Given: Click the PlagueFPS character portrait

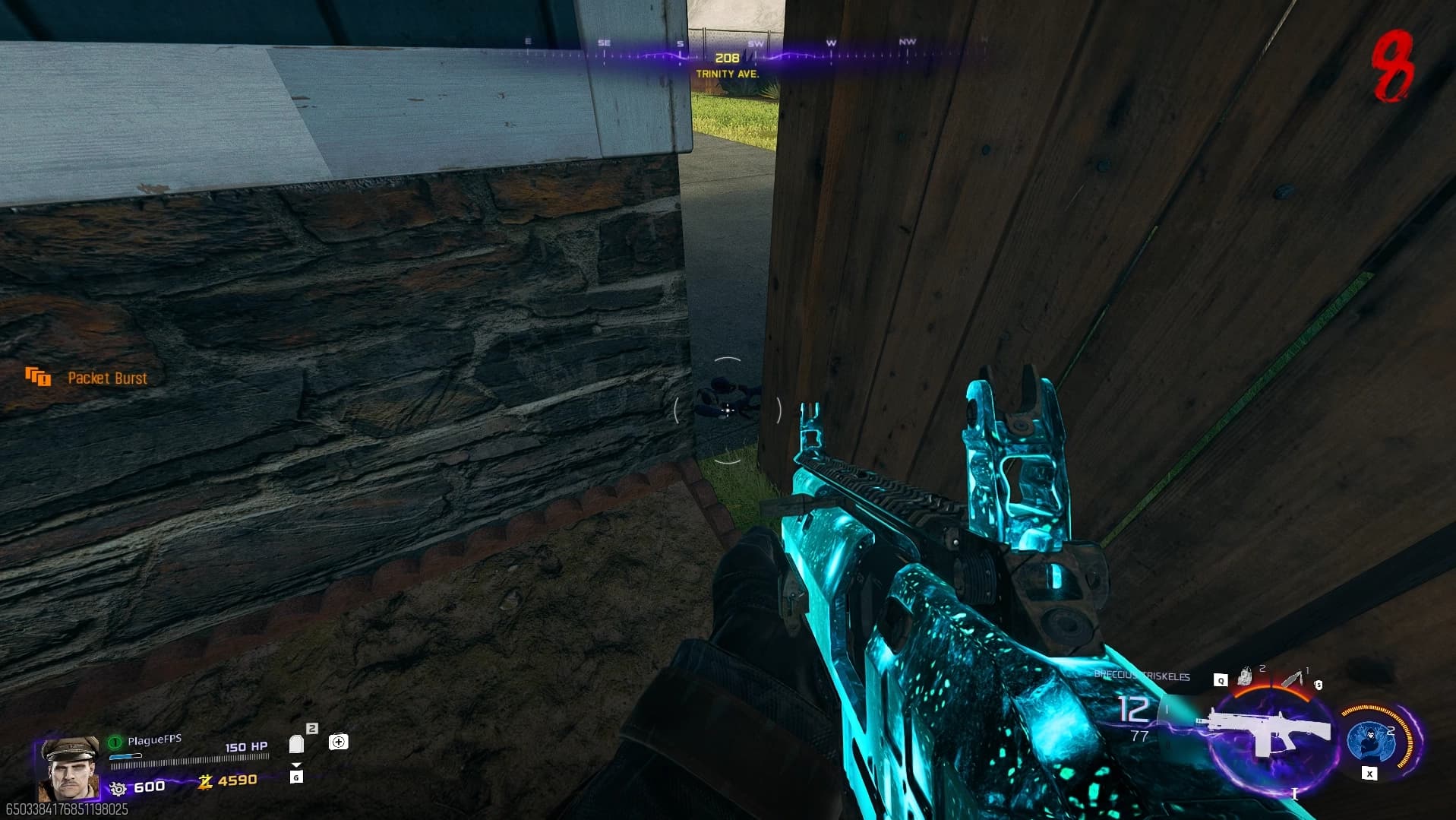Looking at the screenshot, I should click(69, 768).
